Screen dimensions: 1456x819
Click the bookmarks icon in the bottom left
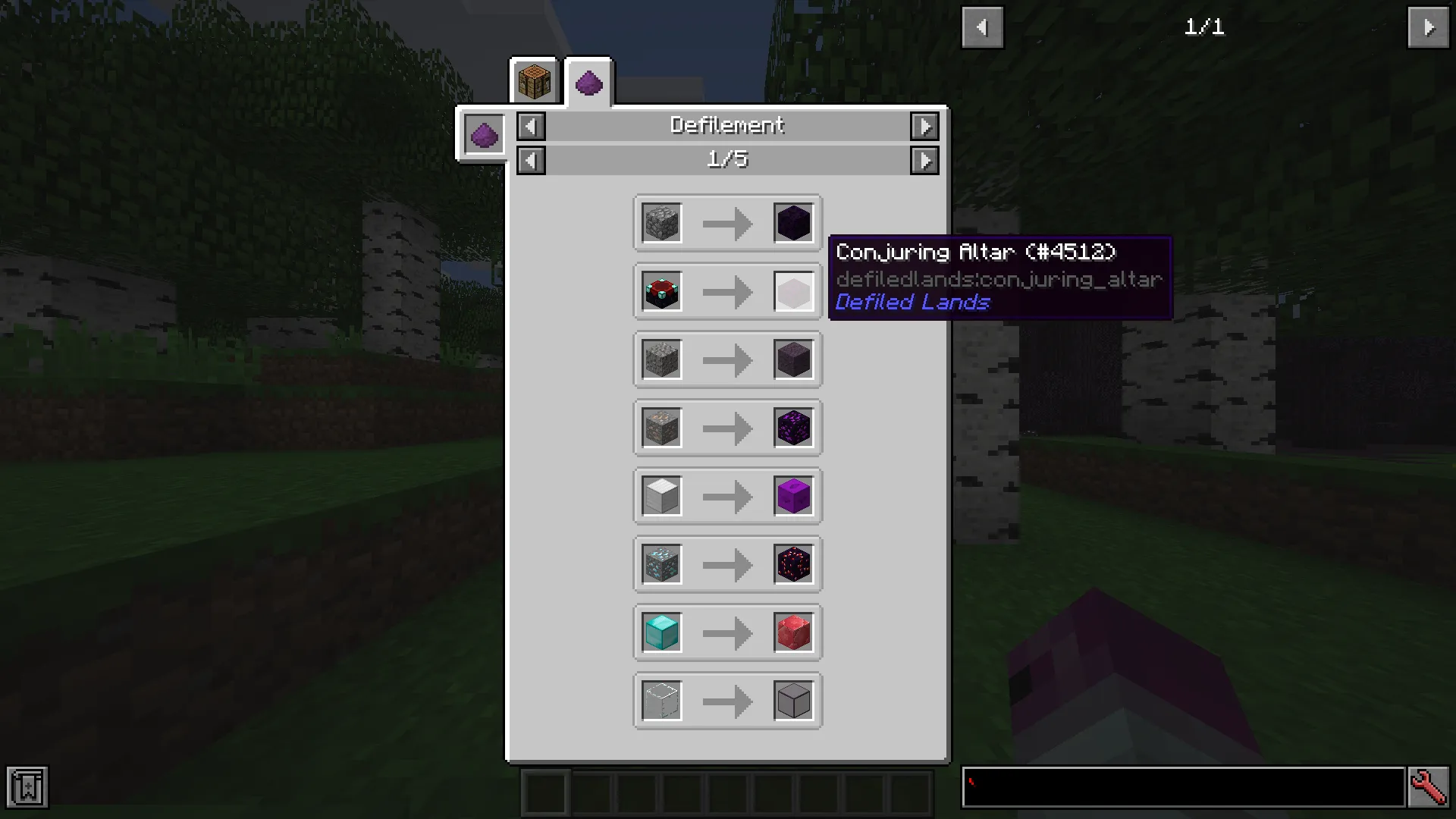pyautogui.click(x=28, y=788)
